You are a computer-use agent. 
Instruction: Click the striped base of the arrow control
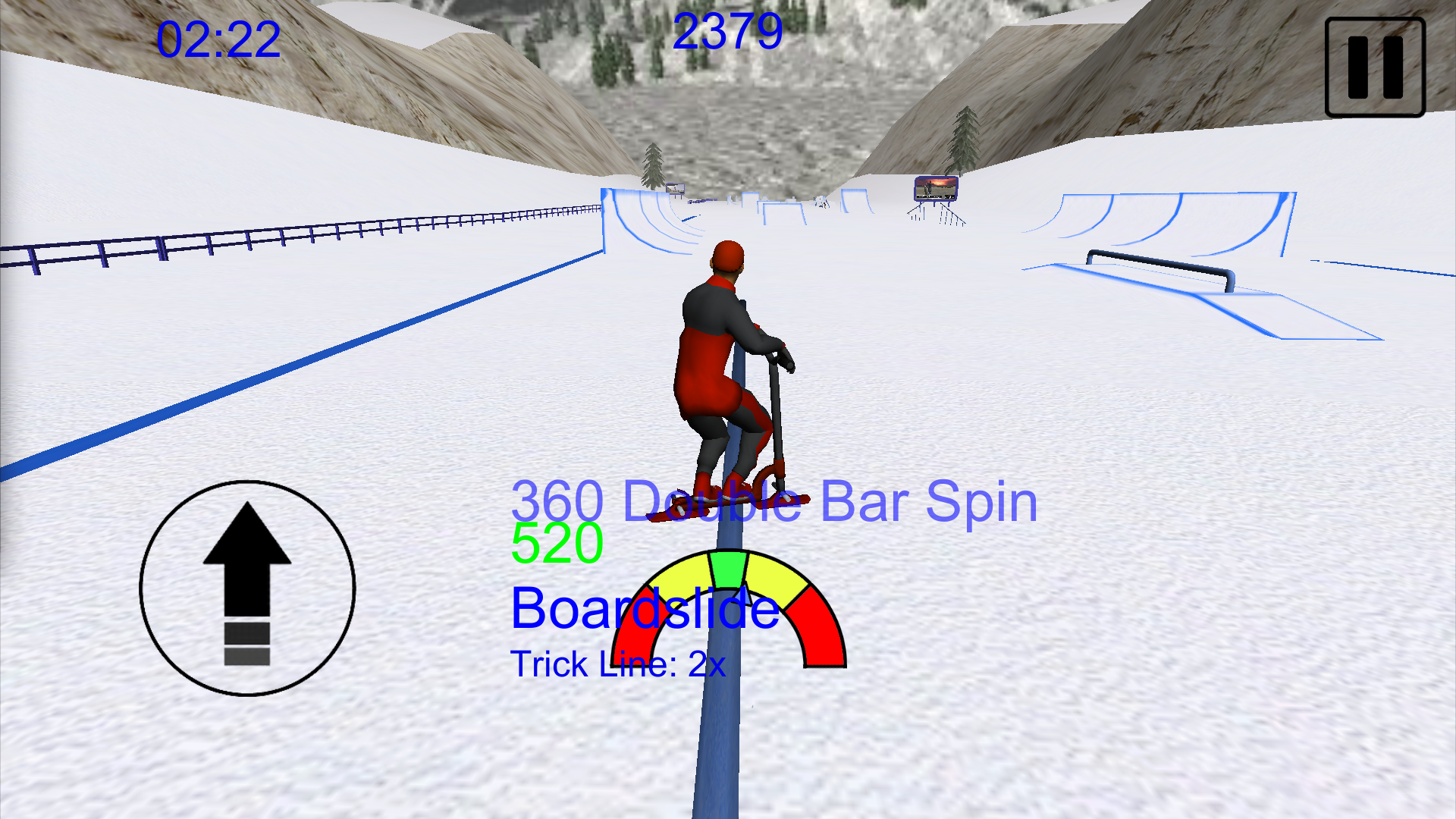[x=246, y=645]
